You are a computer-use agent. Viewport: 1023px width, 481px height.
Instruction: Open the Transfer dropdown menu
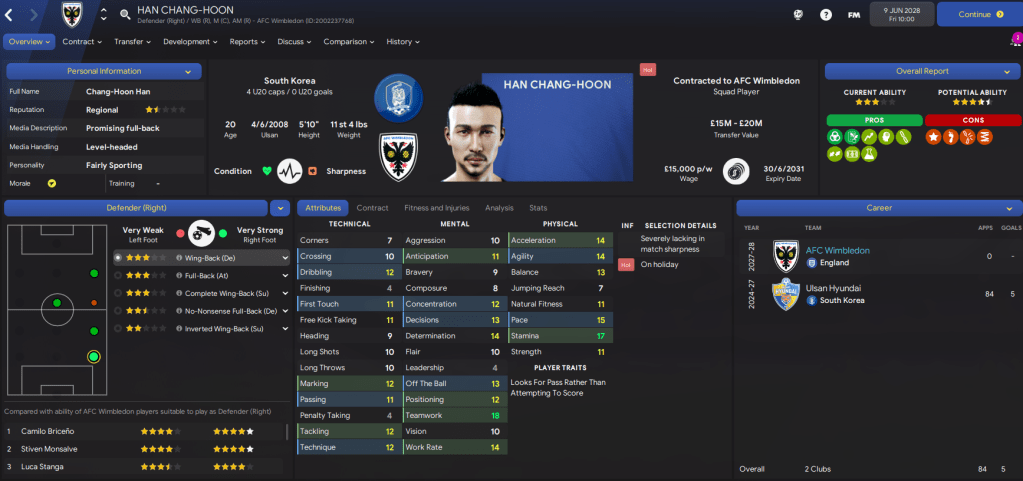pyautogui.click(x=132, y=42)
